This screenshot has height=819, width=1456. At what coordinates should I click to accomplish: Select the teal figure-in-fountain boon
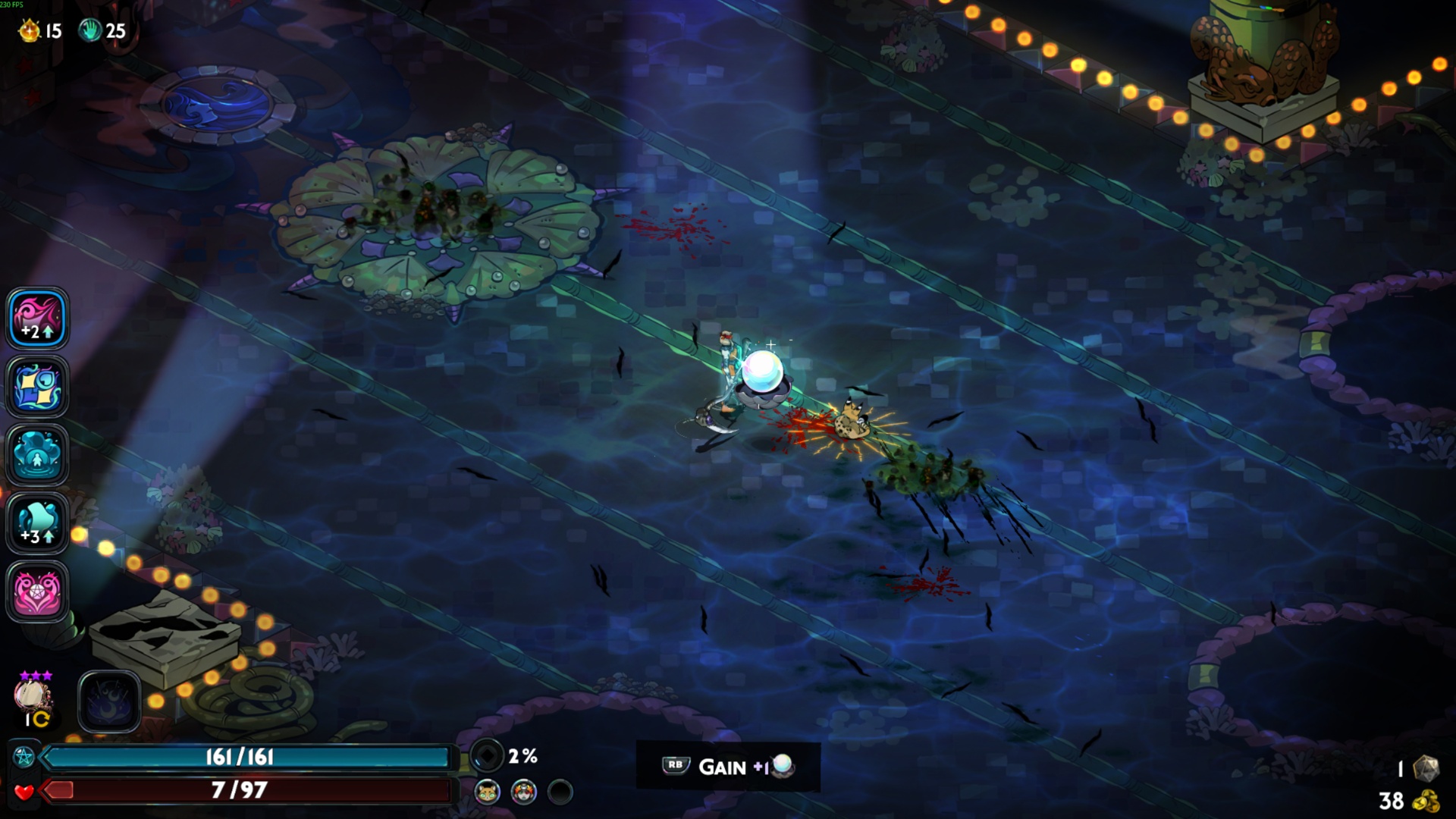click(37, 455)
